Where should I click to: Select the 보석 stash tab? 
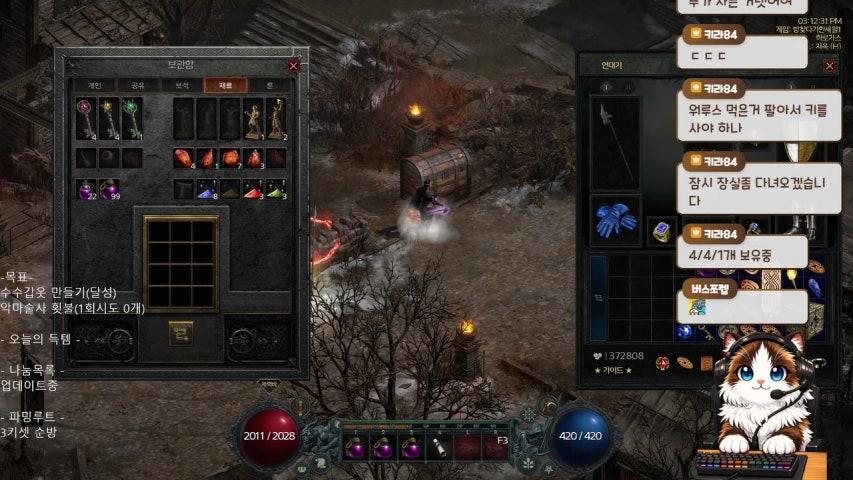(x=180, y=85)
